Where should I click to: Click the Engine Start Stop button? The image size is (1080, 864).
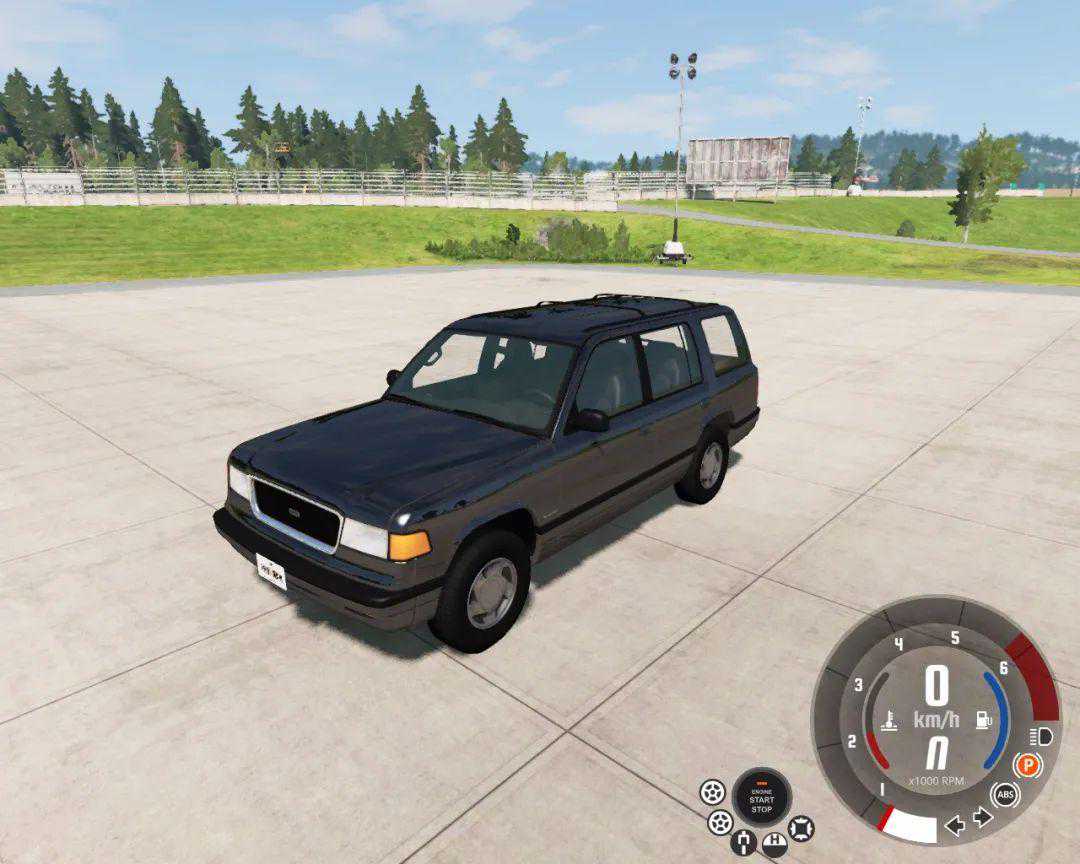click(x=762, y=798)
